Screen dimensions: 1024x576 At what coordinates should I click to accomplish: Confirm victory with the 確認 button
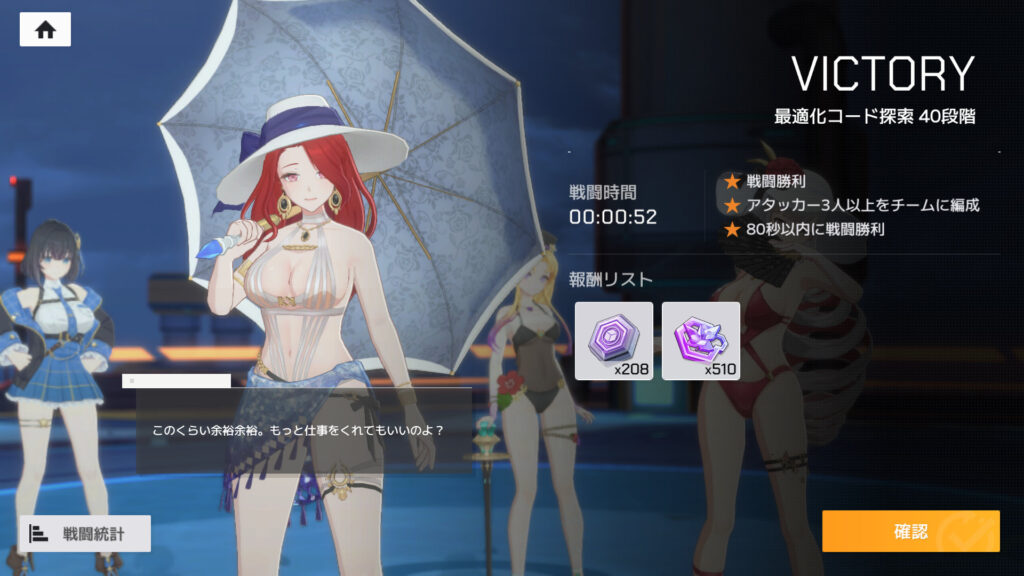[910, 531]
